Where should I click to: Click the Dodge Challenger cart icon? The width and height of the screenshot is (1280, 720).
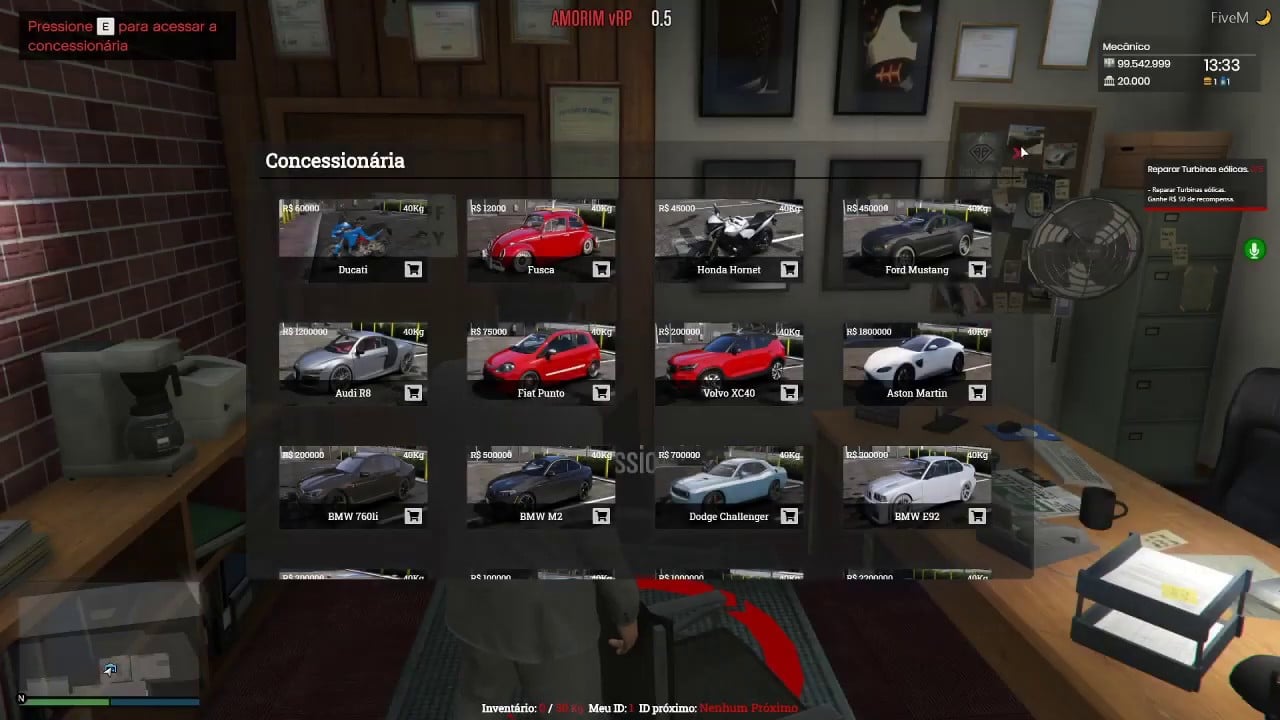pyautogui.click(x=789, y=516)
